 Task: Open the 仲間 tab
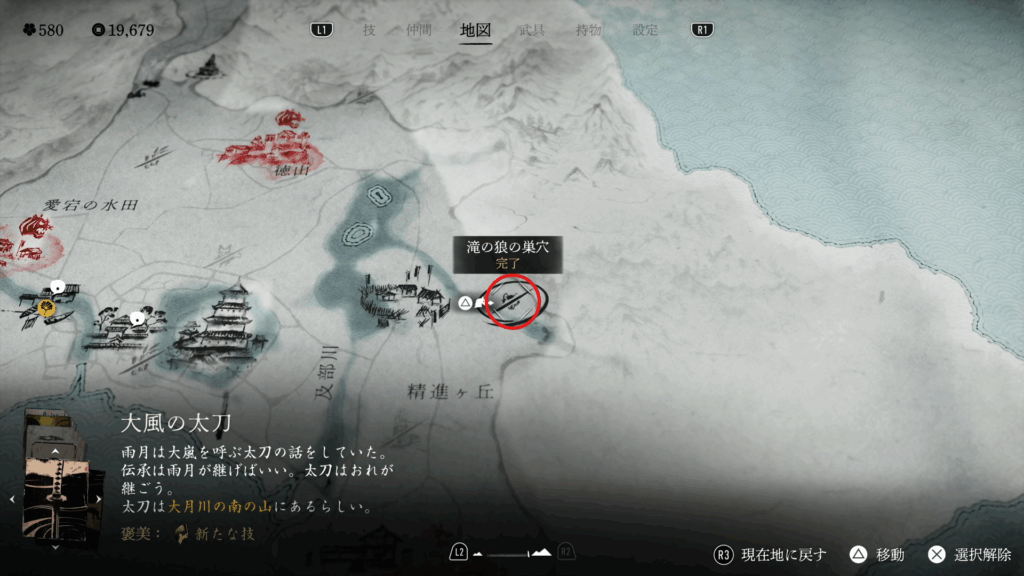pyautogui.click(x=418, y=30)
